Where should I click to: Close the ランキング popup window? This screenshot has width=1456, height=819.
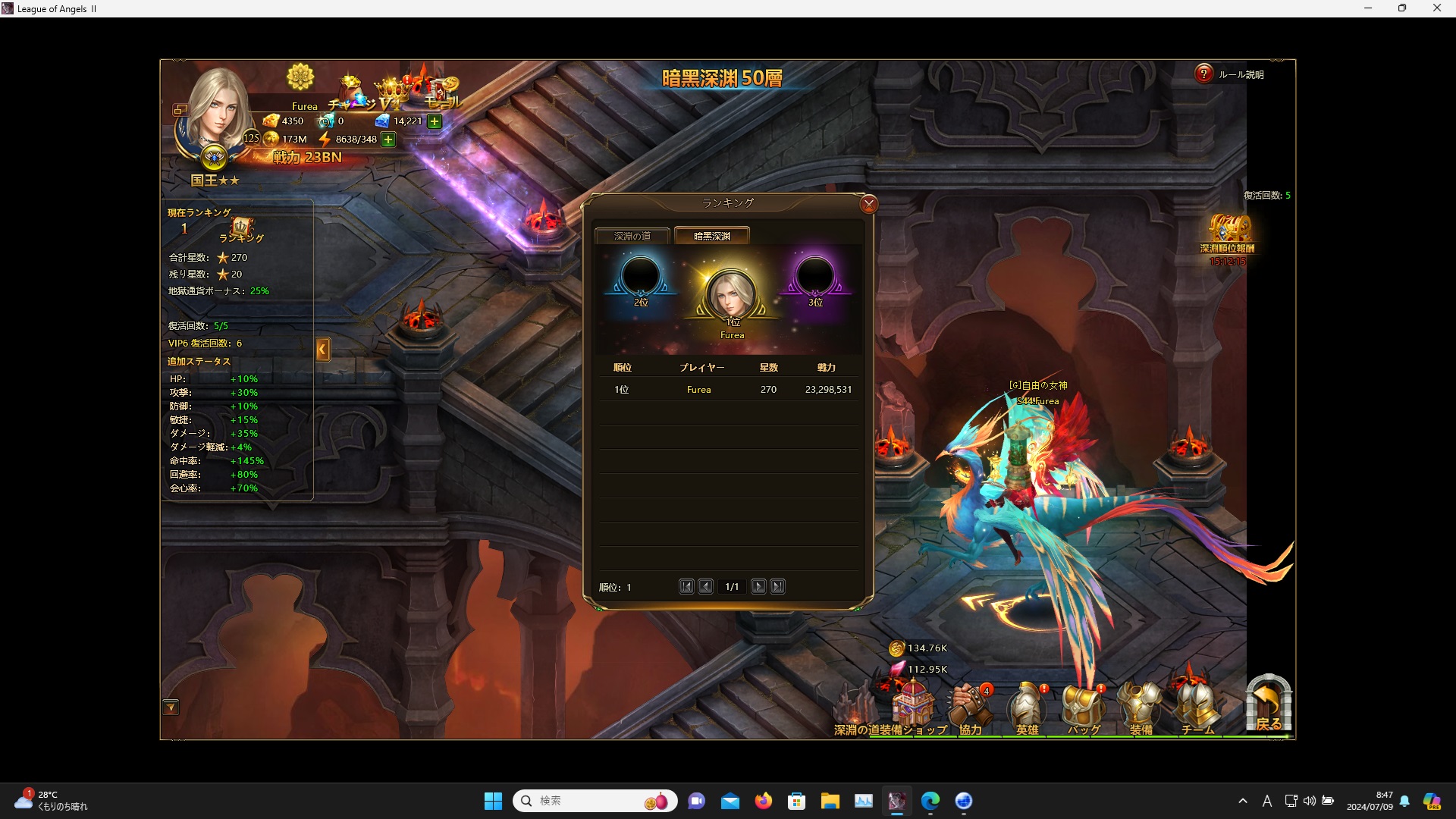pyautogui.click(x=869, y=204)
